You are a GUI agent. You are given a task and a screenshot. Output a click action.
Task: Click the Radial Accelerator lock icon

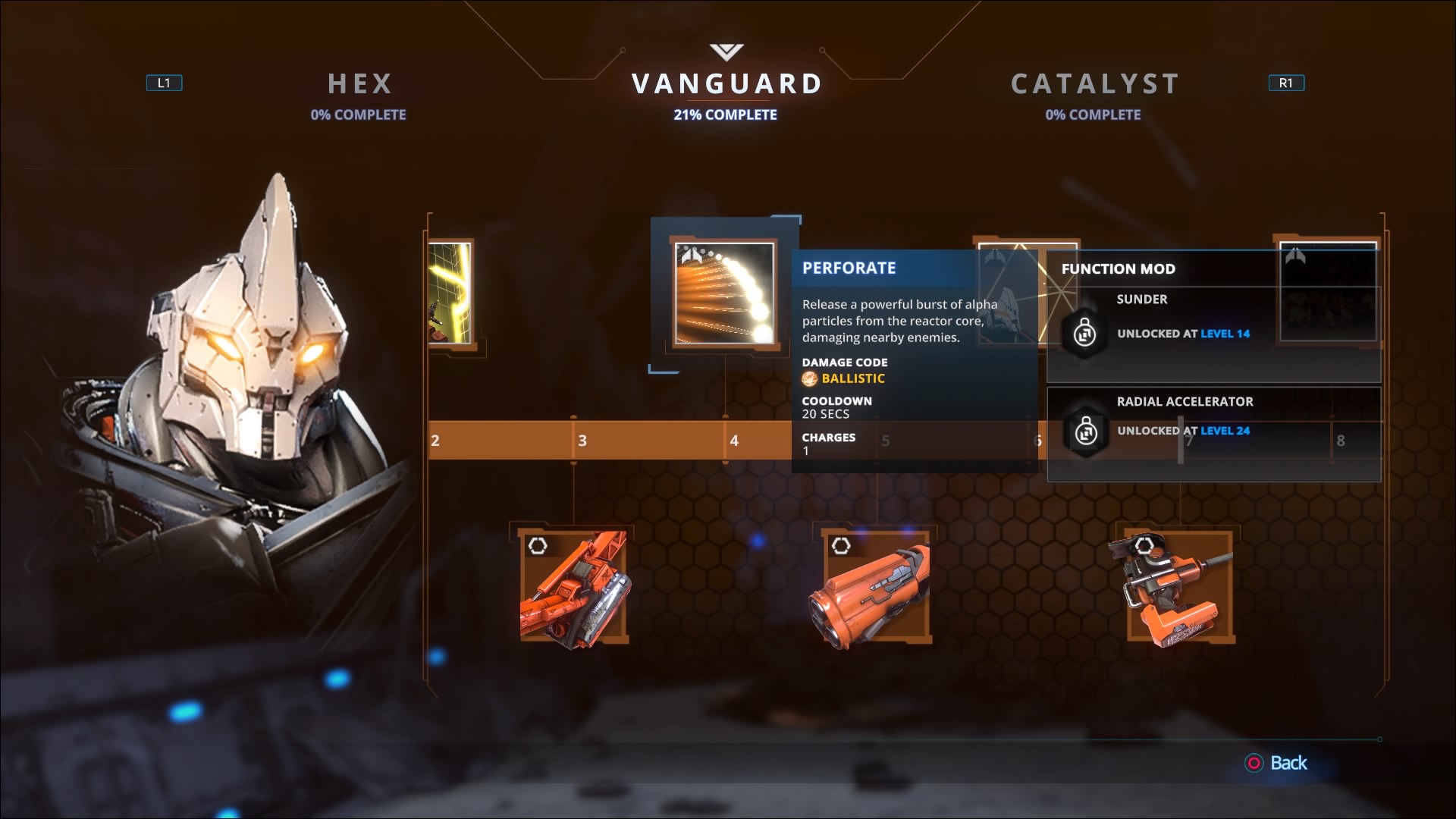coord(1084,434)
